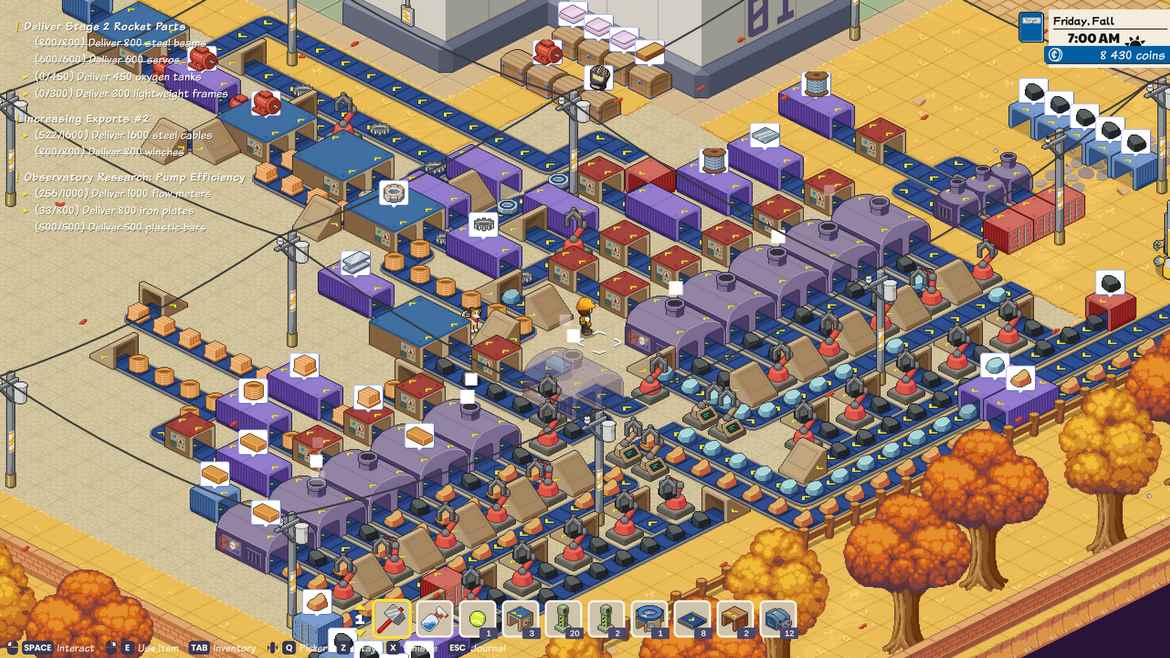Viewport: 1170px width, 658px height.
Task: Select the hammer tool in the hotbar
Action: (391, 620)
